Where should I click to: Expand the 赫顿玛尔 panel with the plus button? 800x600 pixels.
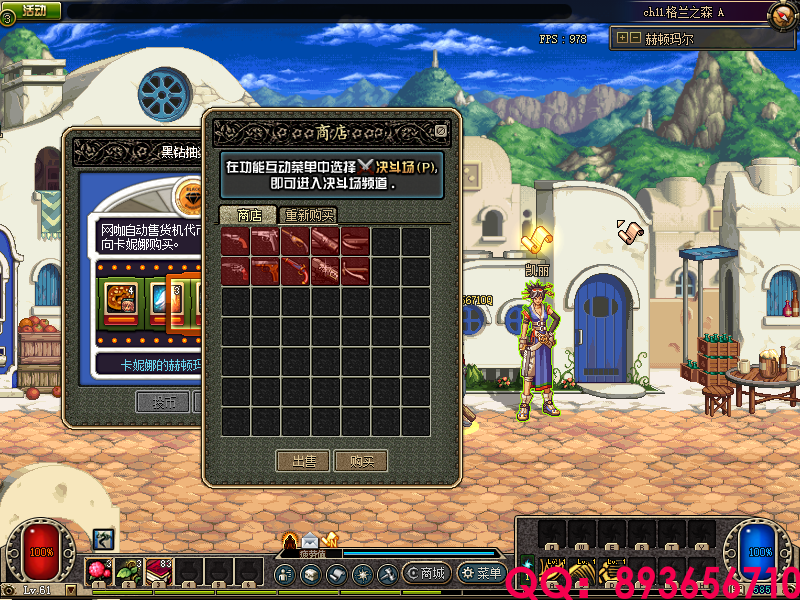pos(622,38)
